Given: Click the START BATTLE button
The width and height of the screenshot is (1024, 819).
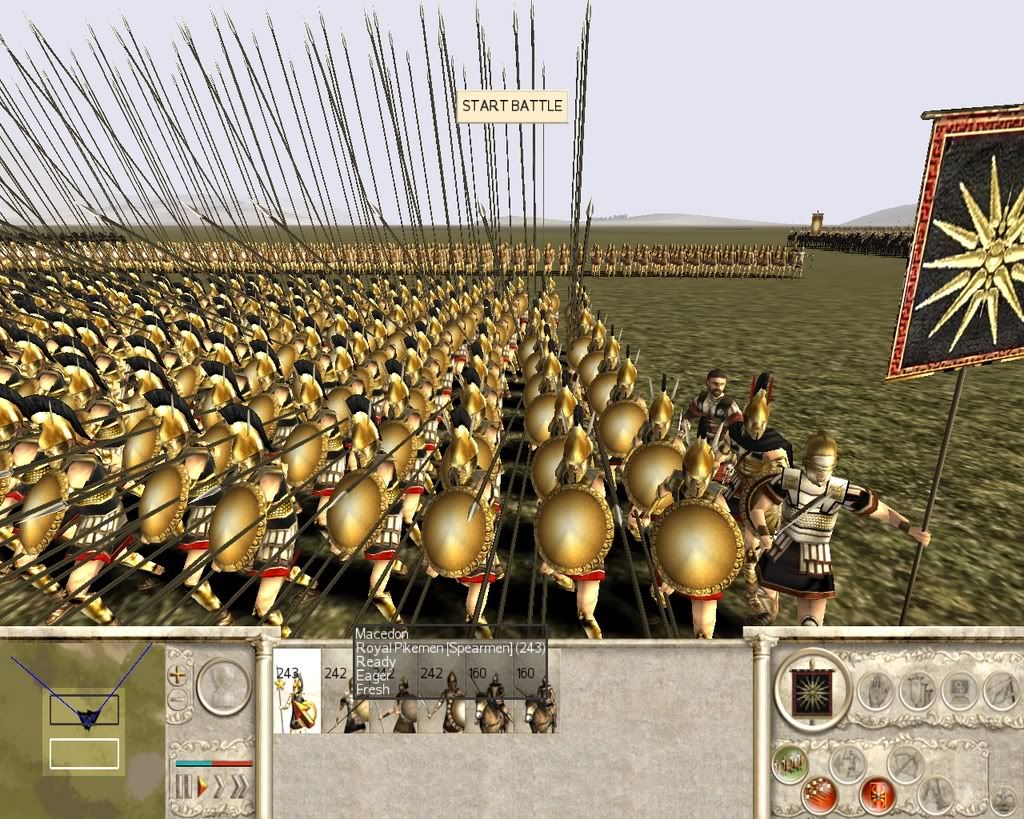Looking at the screenshot, I should tap(512, 106).
